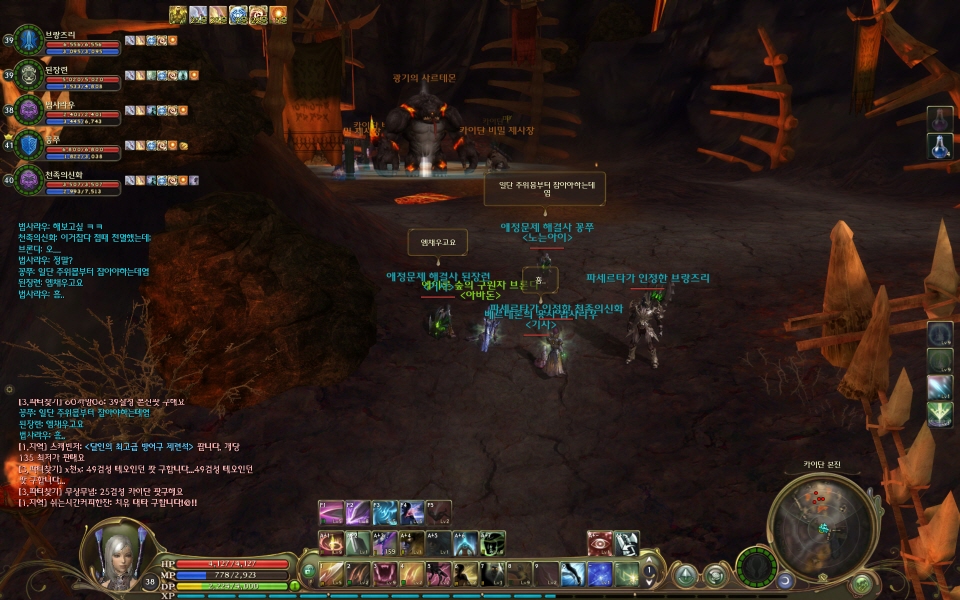
Task: Click the orange sun buff icon at the top
Action: coord(278,14)
